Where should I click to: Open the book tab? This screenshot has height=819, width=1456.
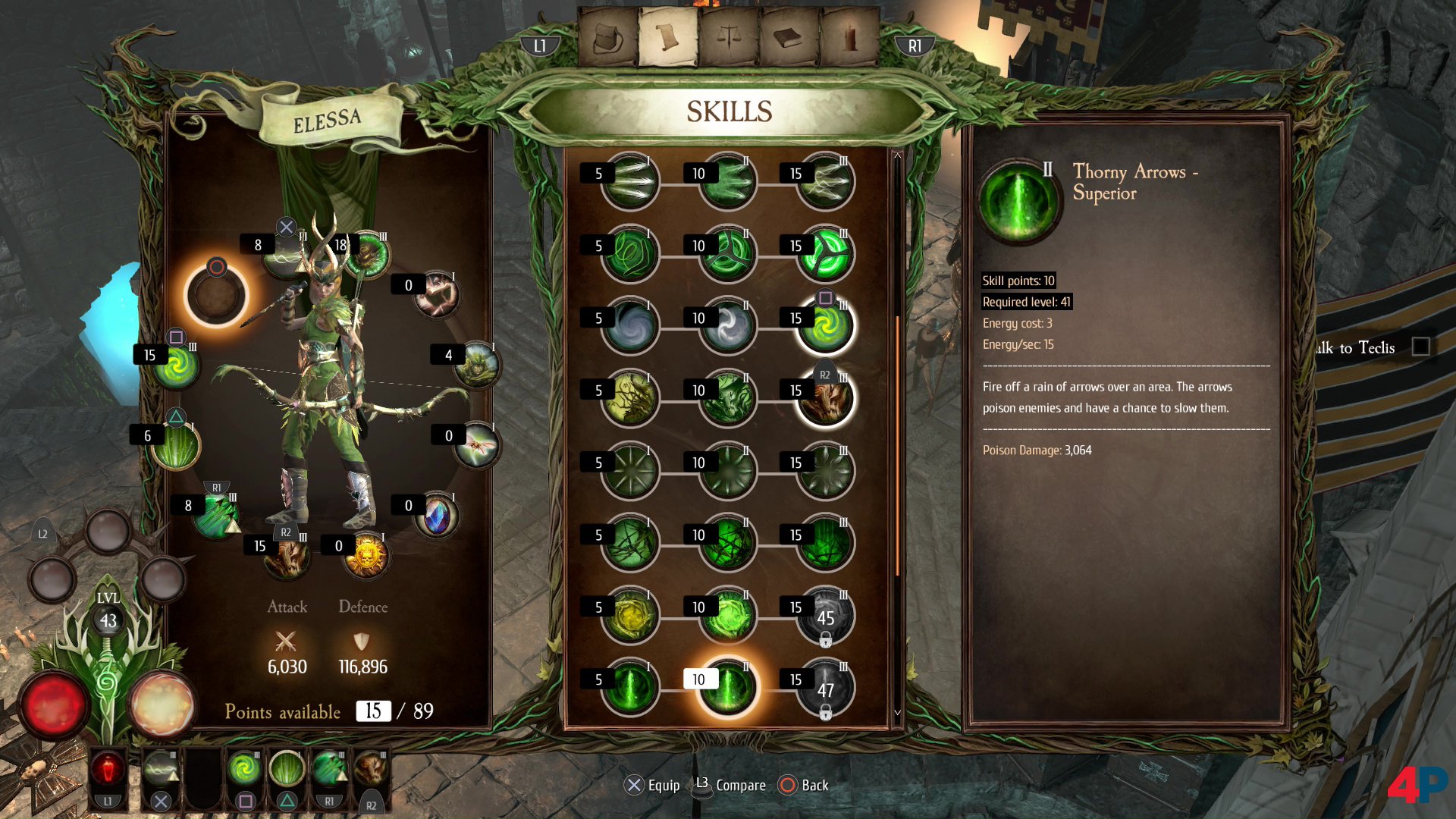789,38
